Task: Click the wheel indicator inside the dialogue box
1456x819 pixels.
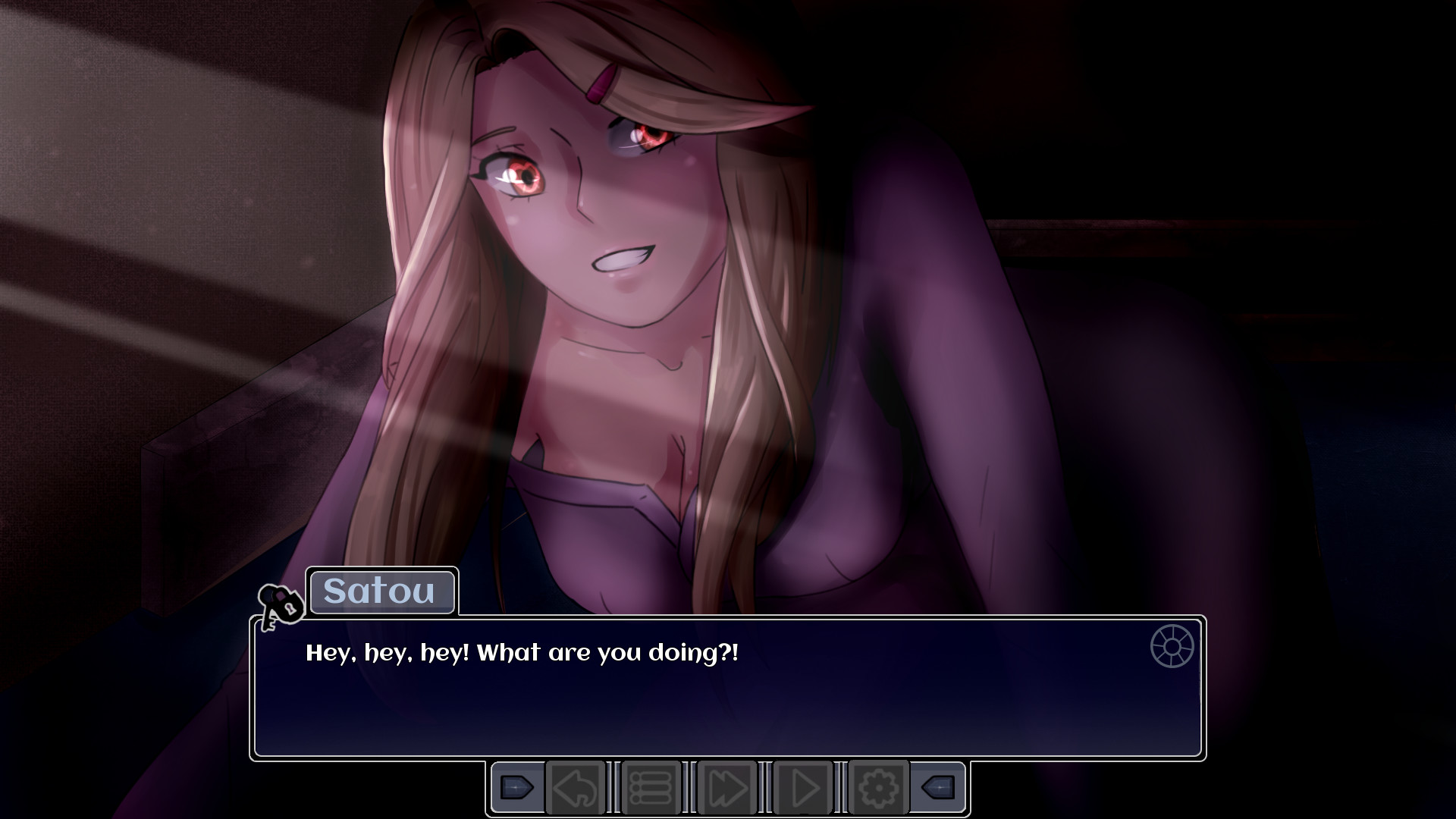Action: coord(1174,648)
